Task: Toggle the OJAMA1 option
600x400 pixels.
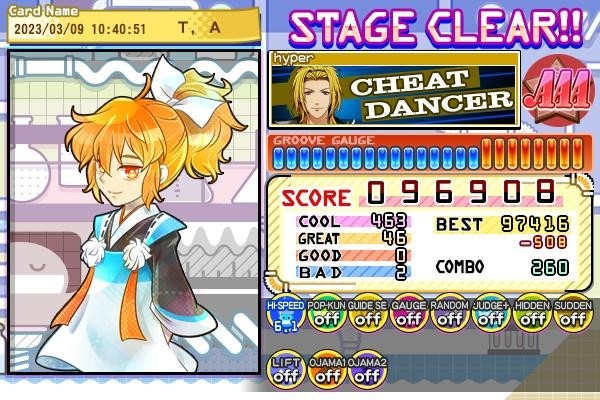Action: tap(326, 370)
